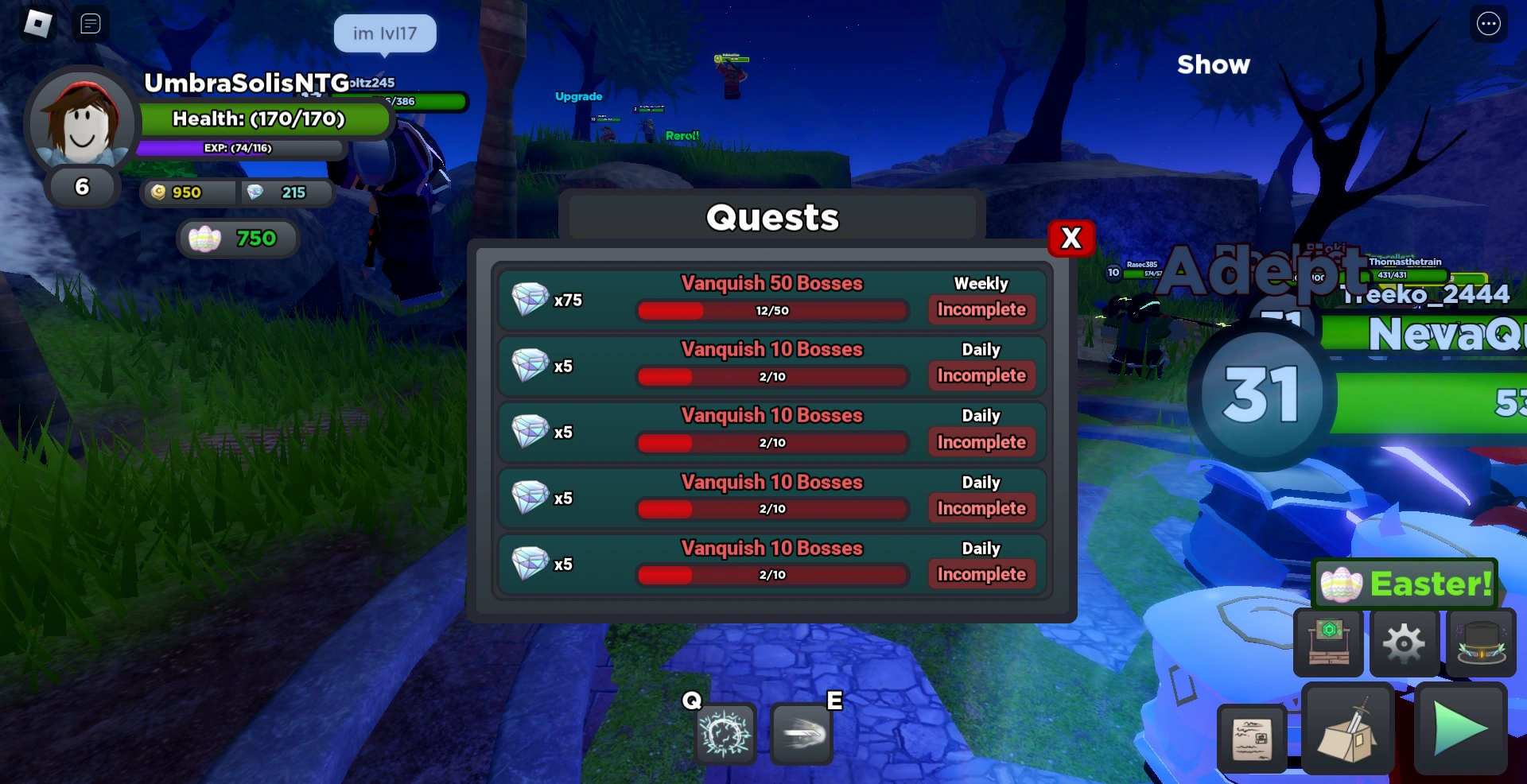Click the first Daily Incomplete badge

click(x=981, y=375)
